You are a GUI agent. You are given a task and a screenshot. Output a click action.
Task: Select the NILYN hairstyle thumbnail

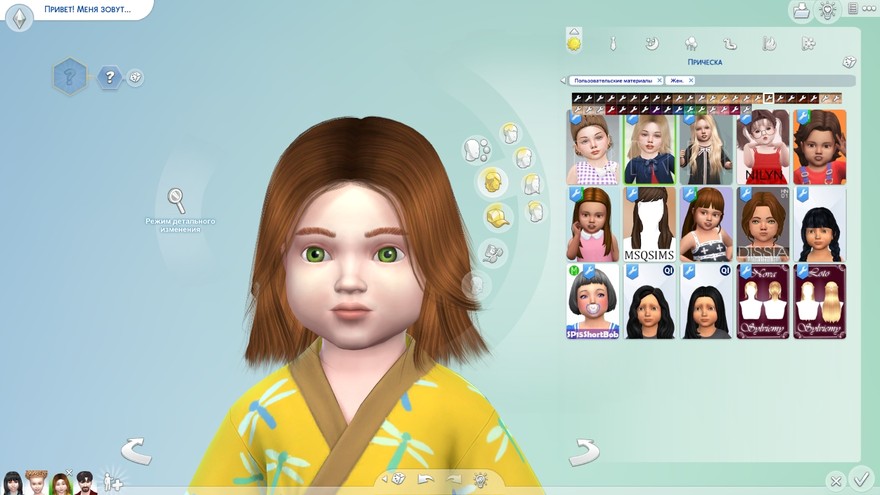coord(763,147)
